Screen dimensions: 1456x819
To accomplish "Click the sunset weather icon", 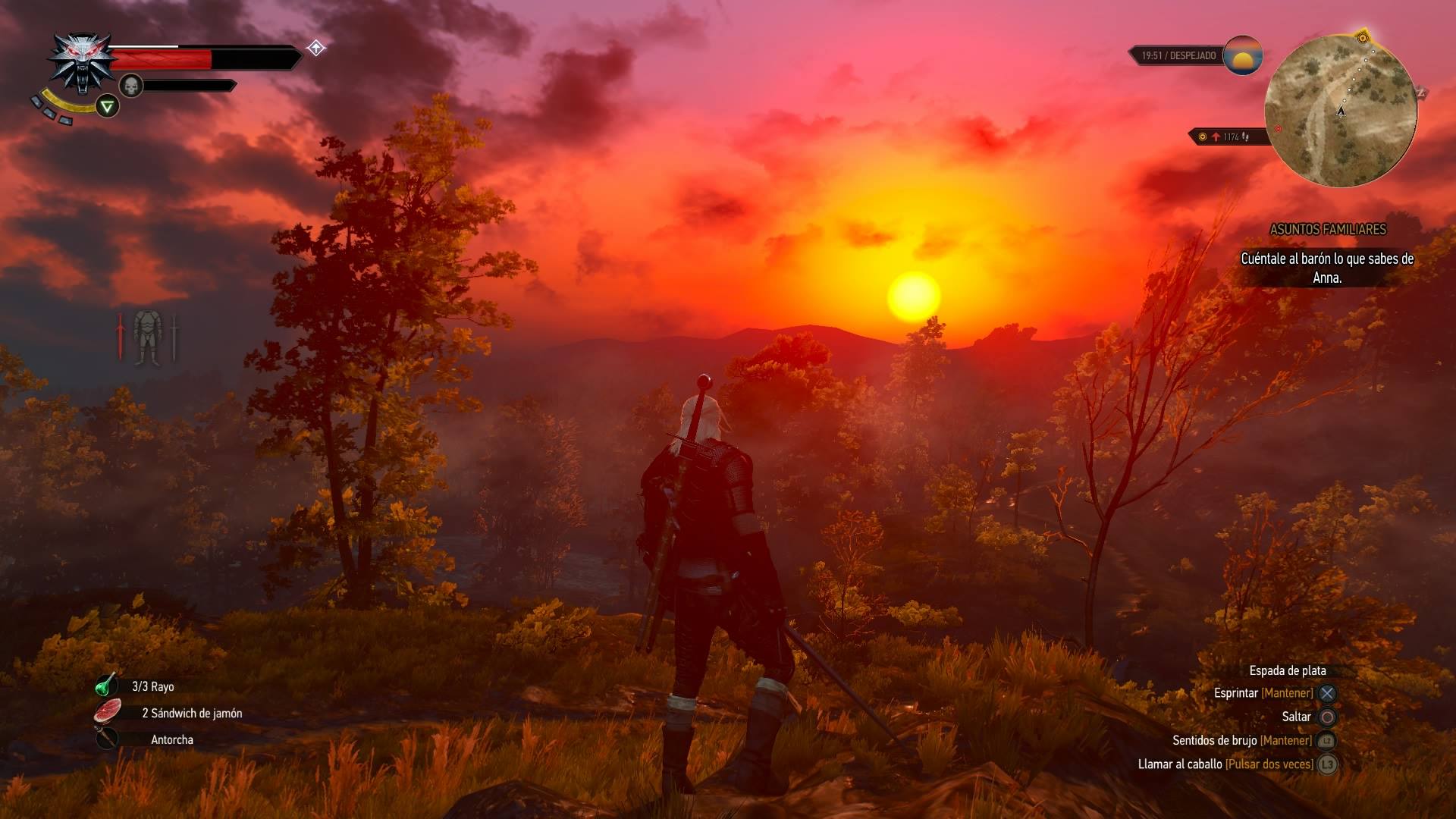I will pyautogui.click(x=1242, y=55).
